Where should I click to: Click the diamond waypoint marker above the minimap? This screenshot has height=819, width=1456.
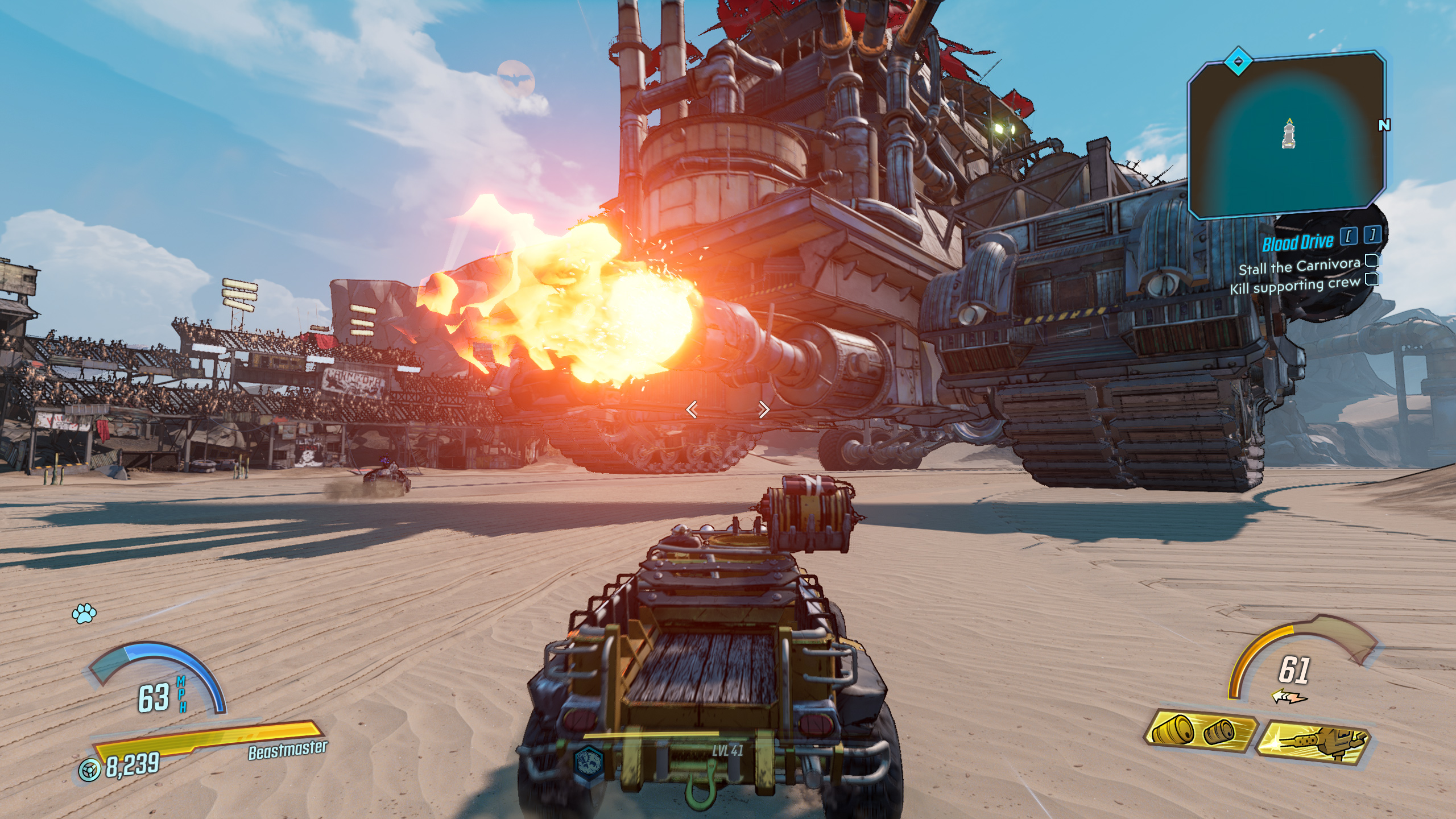click(x=1238, y=61)
